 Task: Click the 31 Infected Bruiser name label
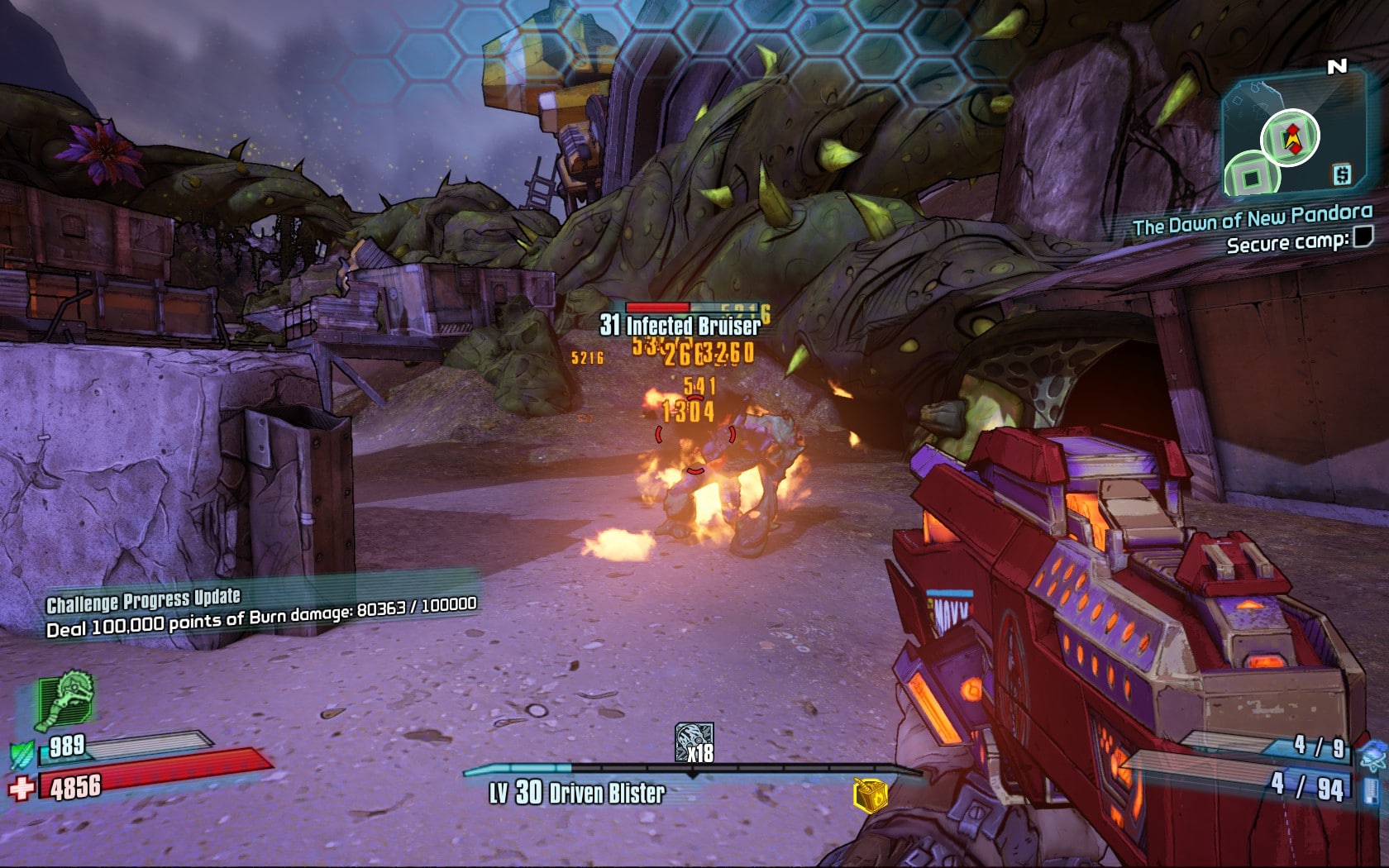coord(680,327)
